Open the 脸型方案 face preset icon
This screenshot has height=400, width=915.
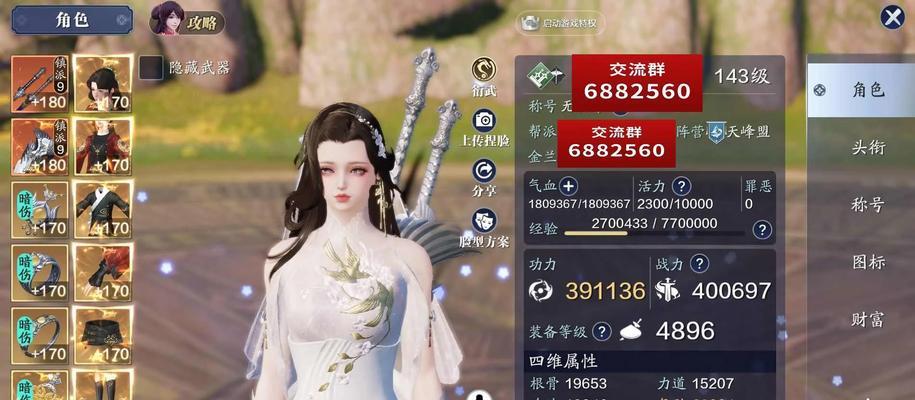[484, 220]
